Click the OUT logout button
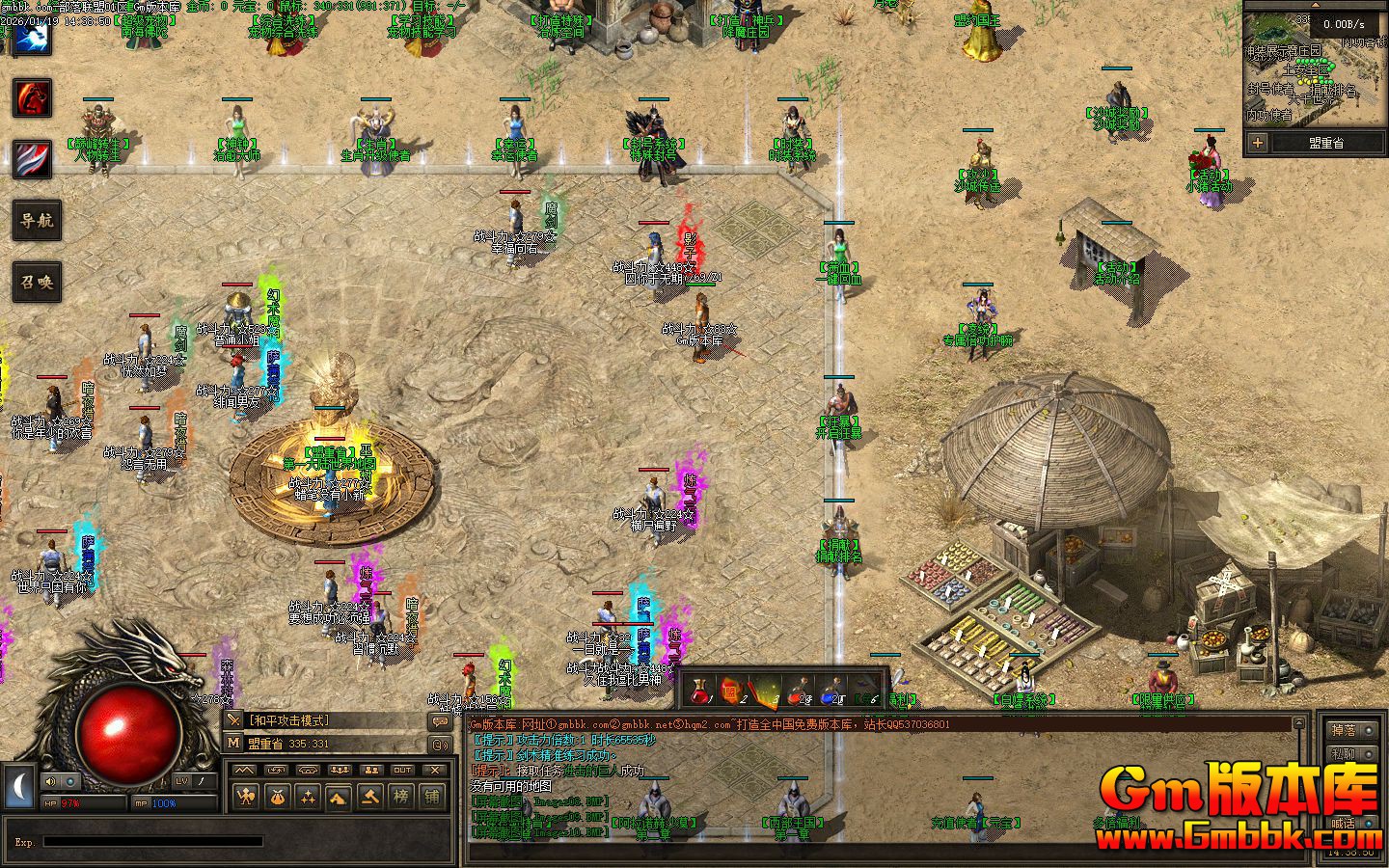The width and height of the screenshot is (1389, 868). [x=402, y=770]
